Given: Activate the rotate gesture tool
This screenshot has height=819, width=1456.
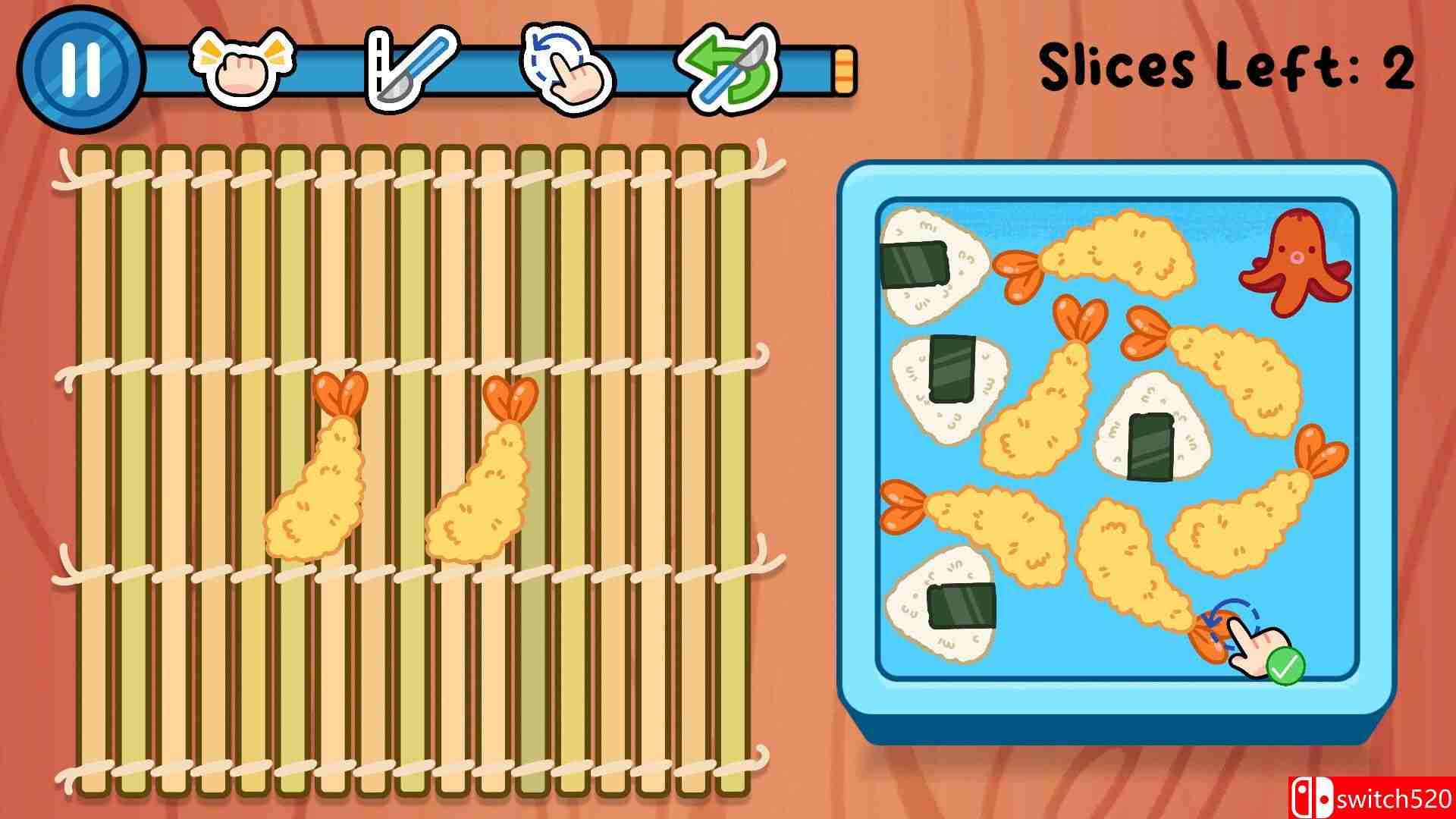Looking at the screenshot, I should [566, 68].
